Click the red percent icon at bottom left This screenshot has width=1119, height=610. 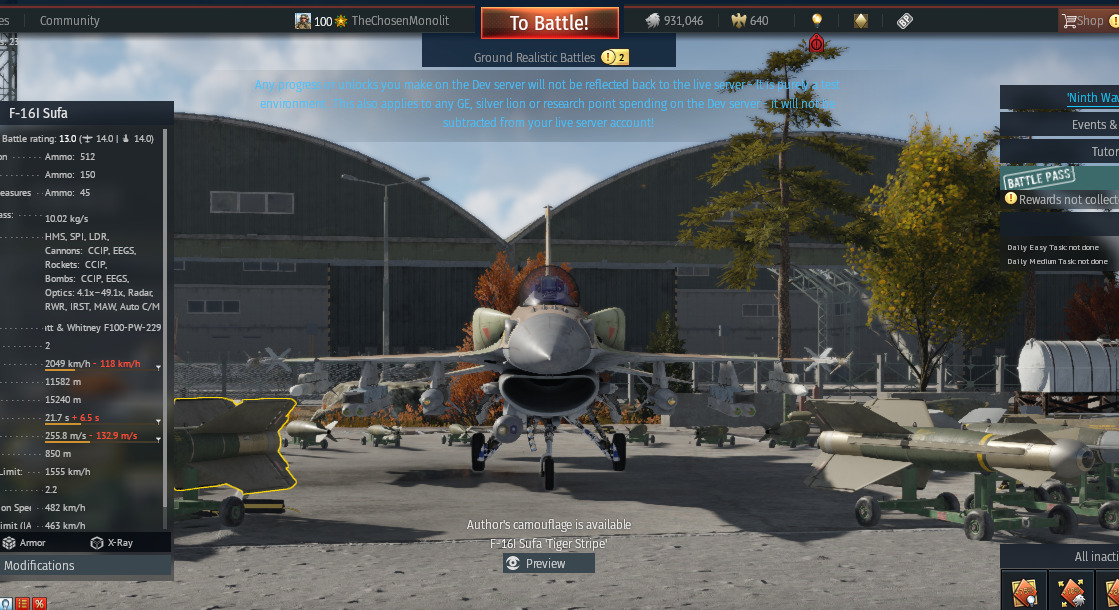pyautogui.click(x=39, y=603)
